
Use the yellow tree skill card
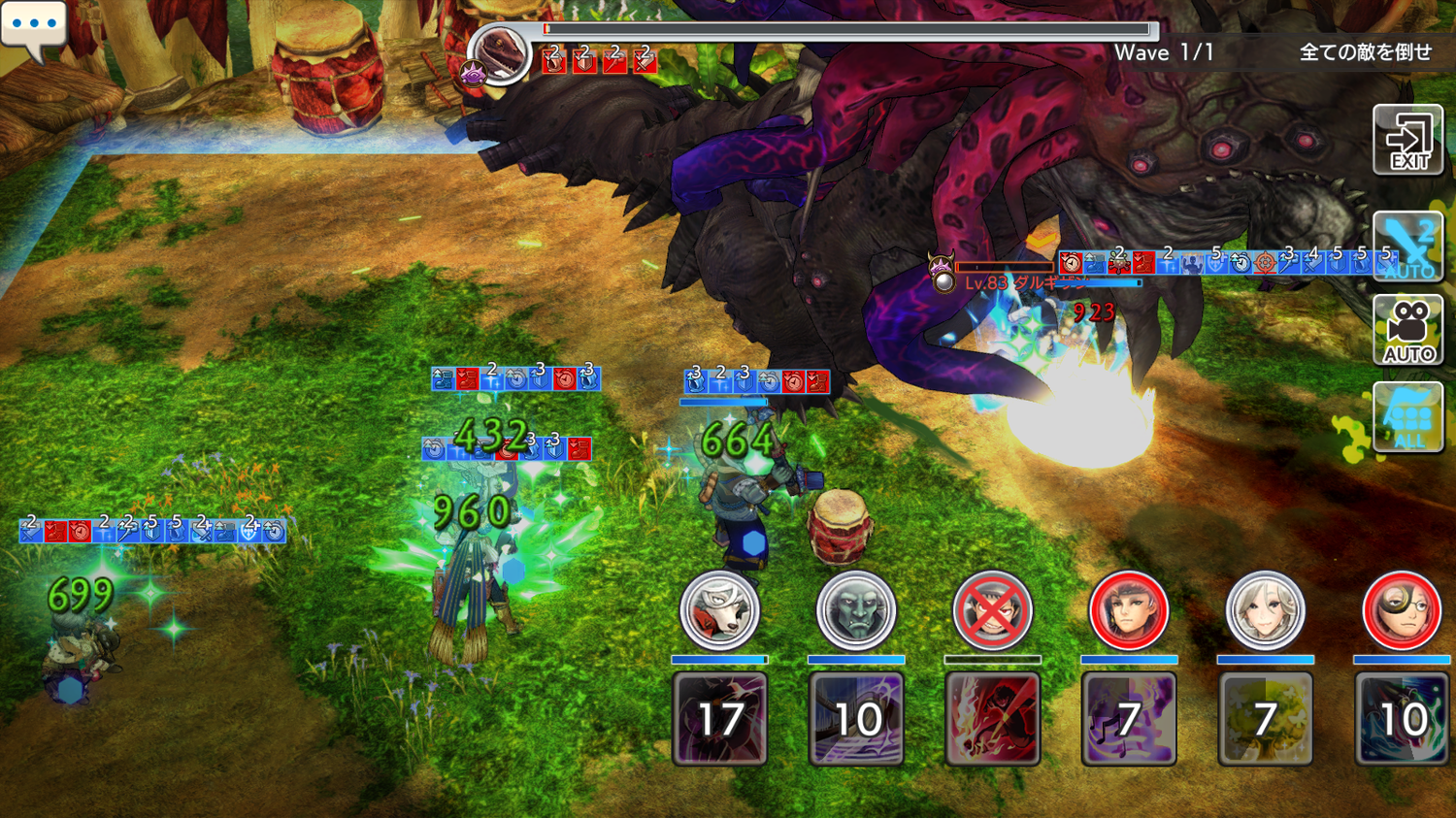1265,719
